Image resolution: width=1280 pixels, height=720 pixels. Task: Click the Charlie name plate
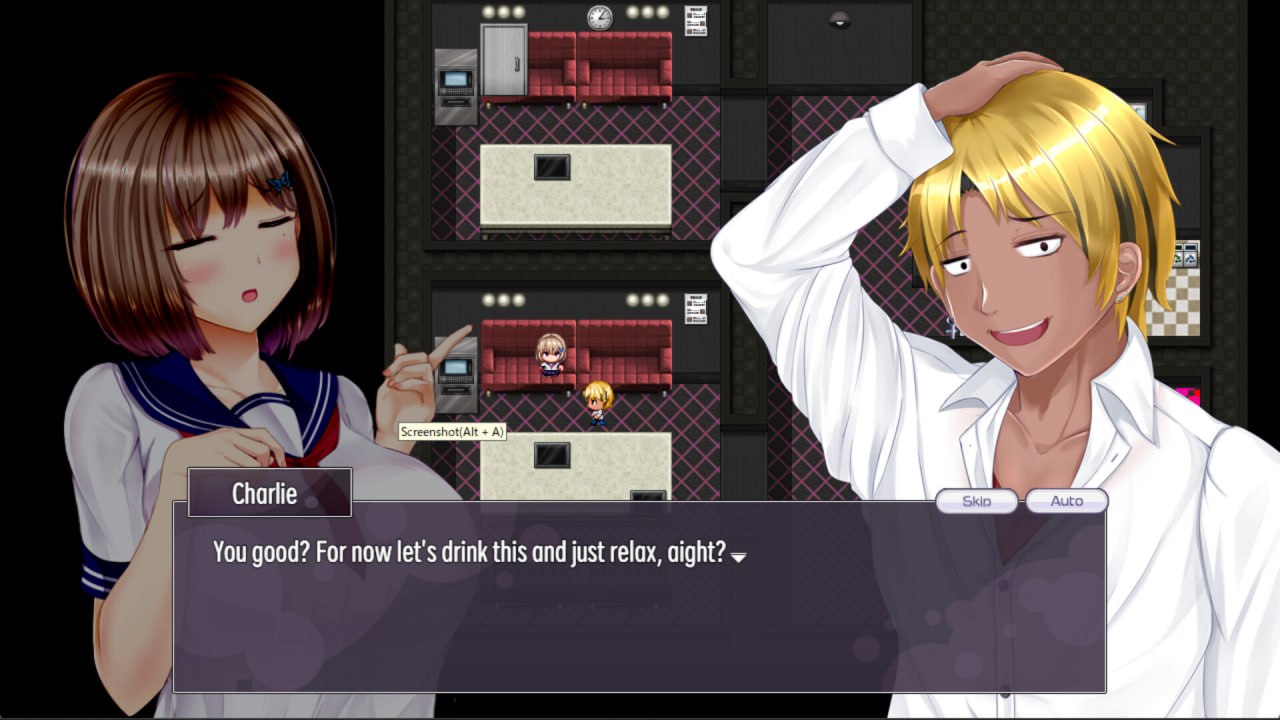click(x=268, y=491)
